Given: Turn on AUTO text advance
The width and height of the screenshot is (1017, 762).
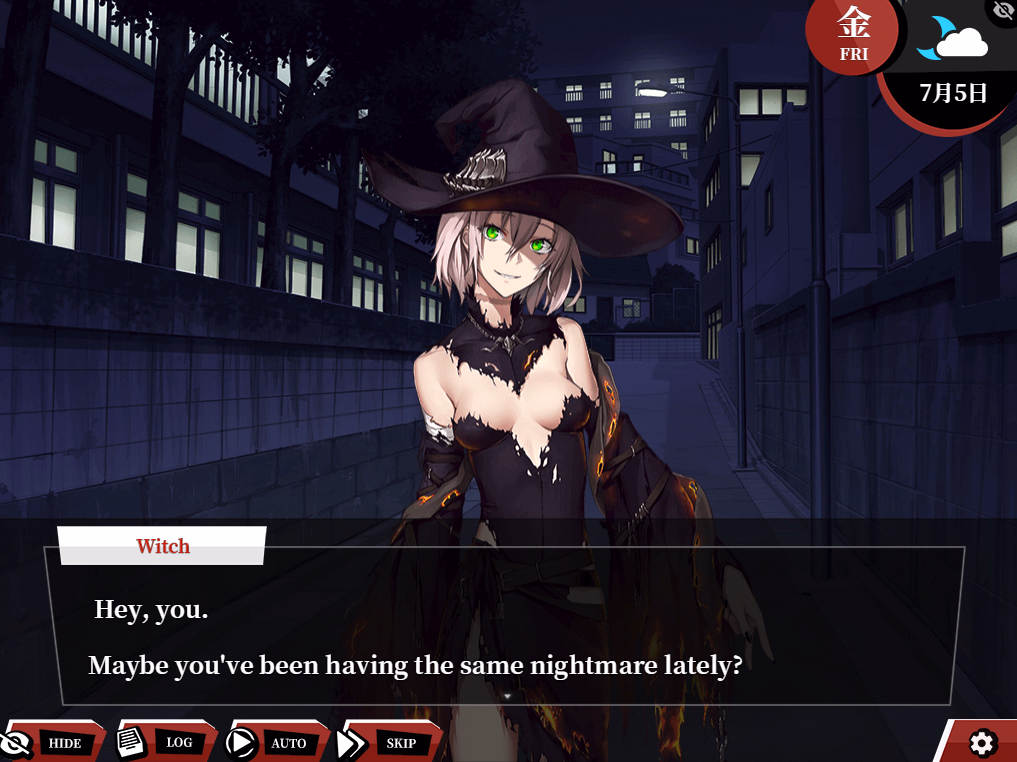Looking at the screenshot, I should [x=279, y=742].
